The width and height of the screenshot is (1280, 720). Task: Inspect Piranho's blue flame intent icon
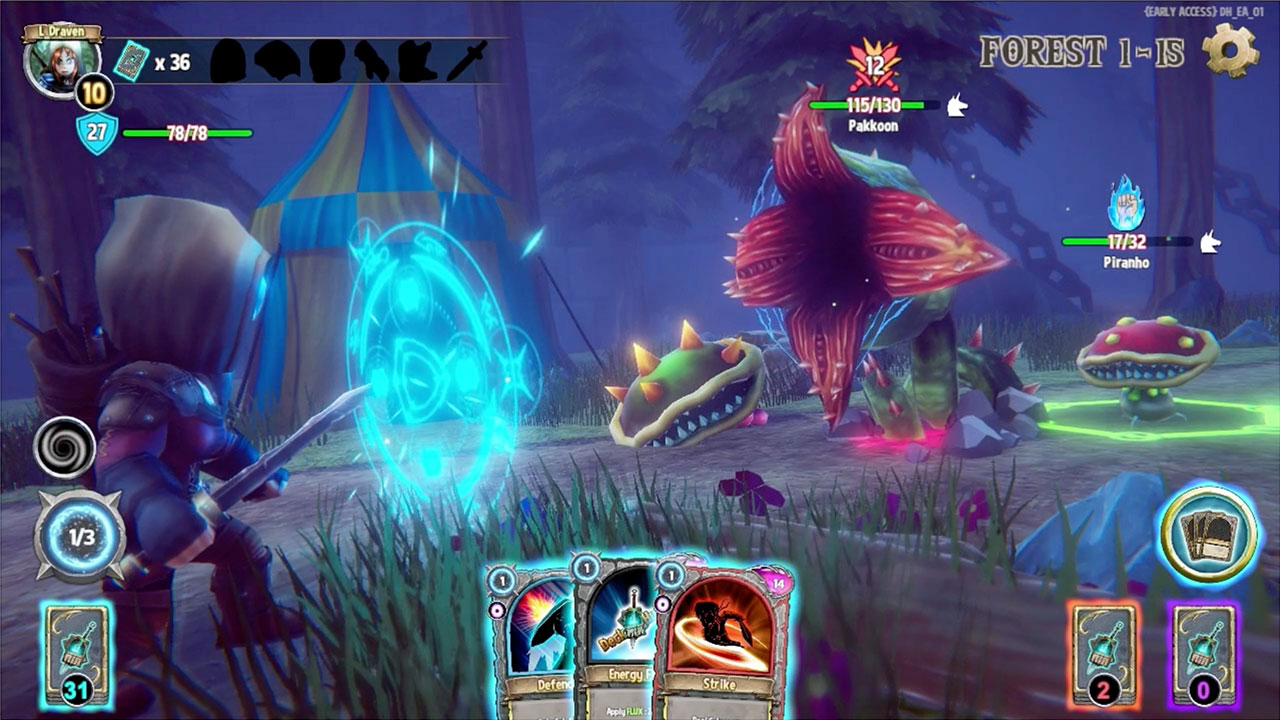coord(1126,205)
